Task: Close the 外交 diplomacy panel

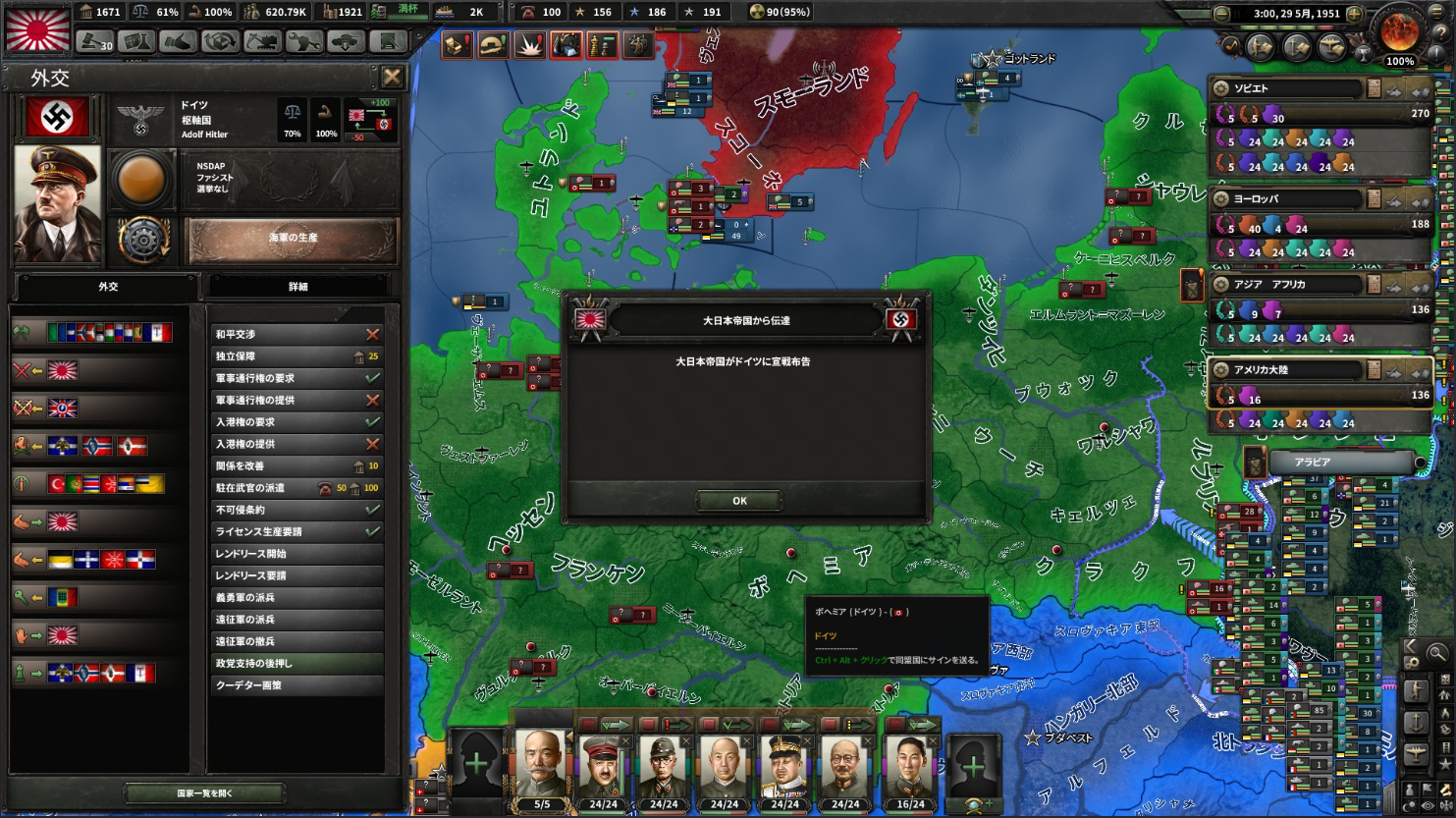Action: (x=392, y=77)
